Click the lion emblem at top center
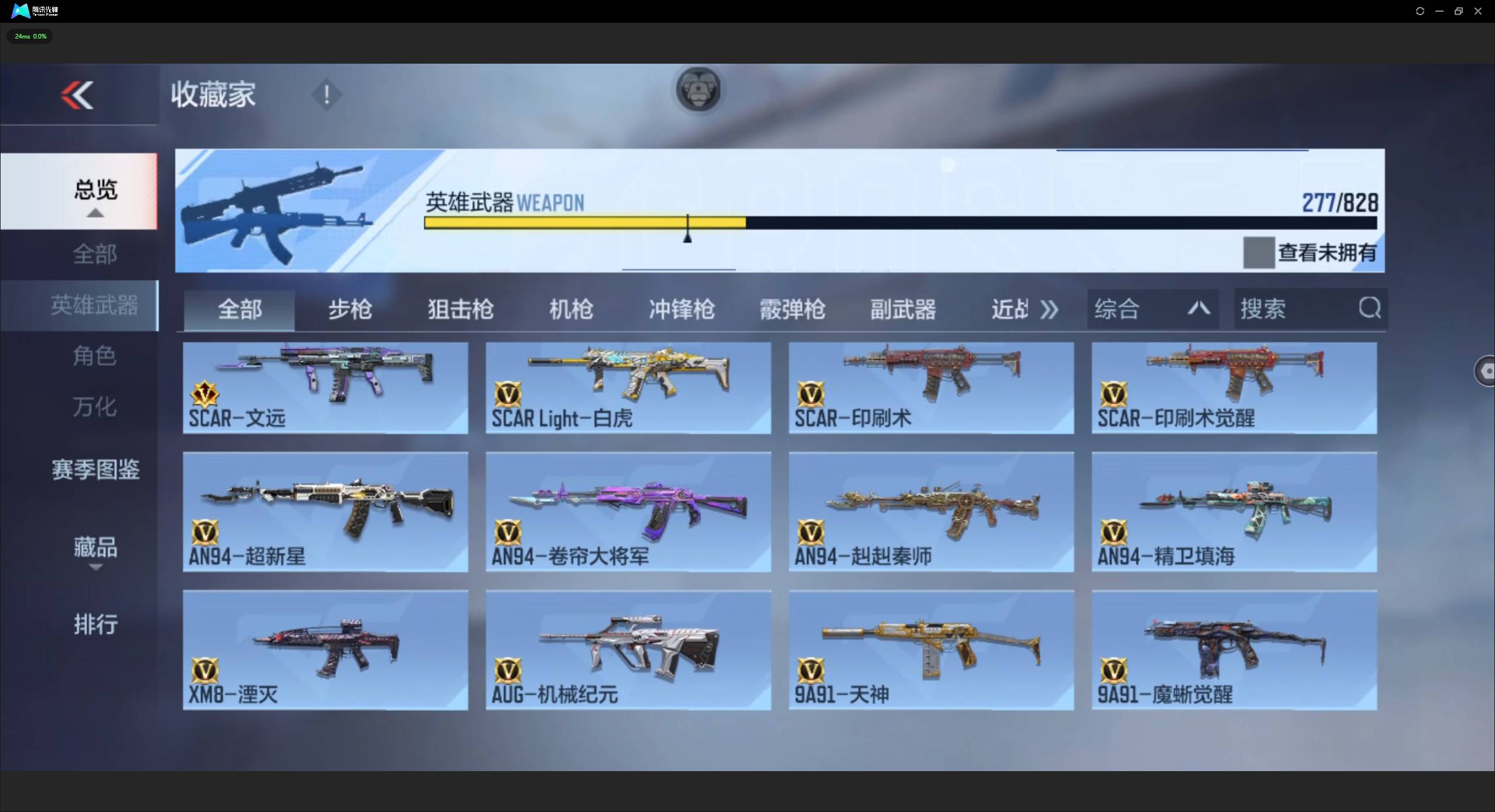Image resolution: width=1495 pixels, height=812 pixels. 697,89
